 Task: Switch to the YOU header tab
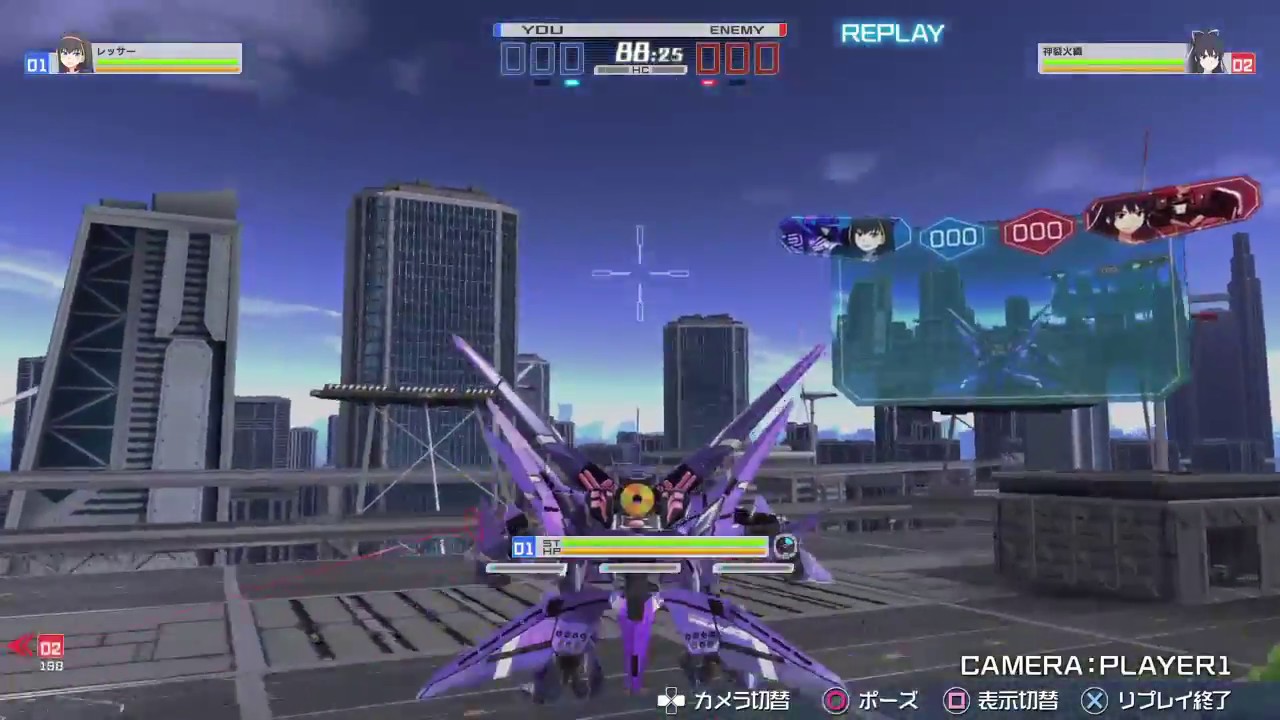[x=540, y=29]
